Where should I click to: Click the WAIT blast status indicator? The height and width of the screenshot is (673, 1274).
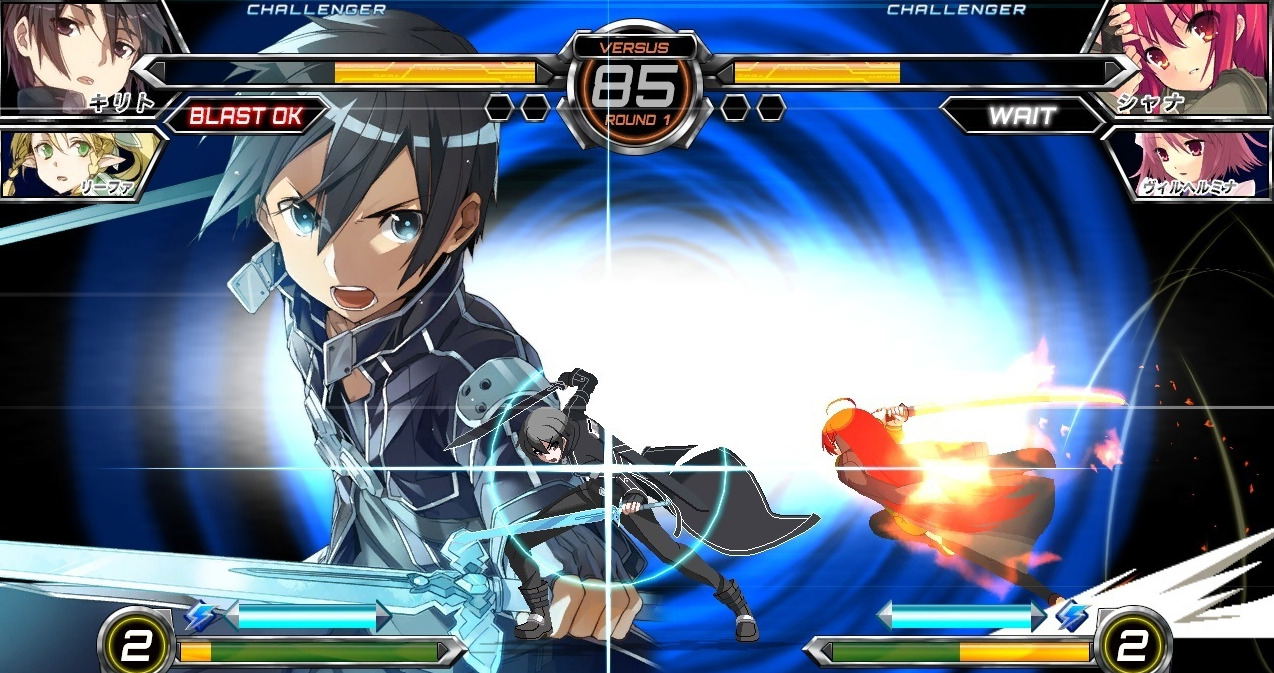tap(1022, 116)
